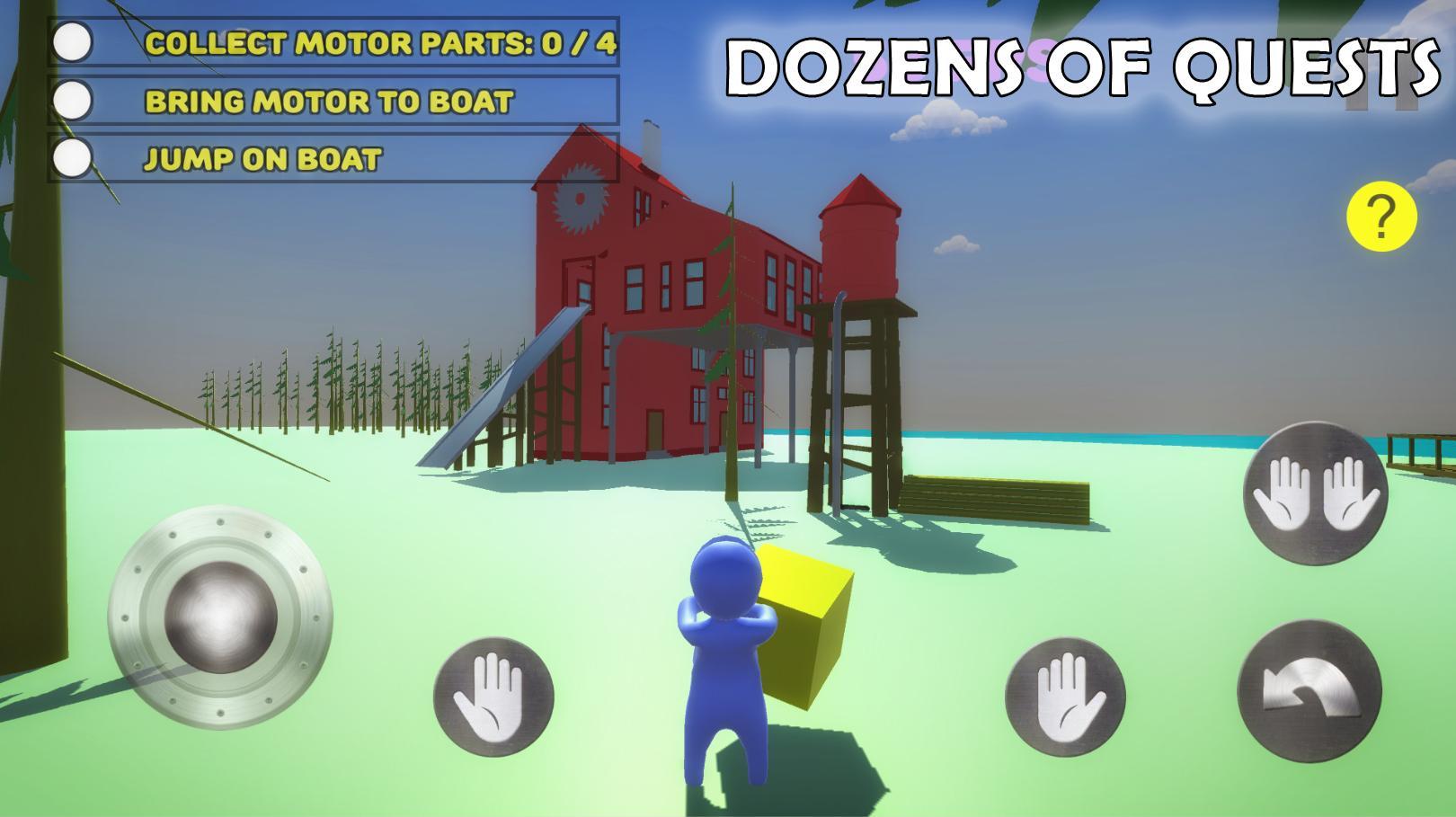The image size is (1456, 817).
Task: Tap the curved arrow jump button
Action: (x=1309, y=692)
